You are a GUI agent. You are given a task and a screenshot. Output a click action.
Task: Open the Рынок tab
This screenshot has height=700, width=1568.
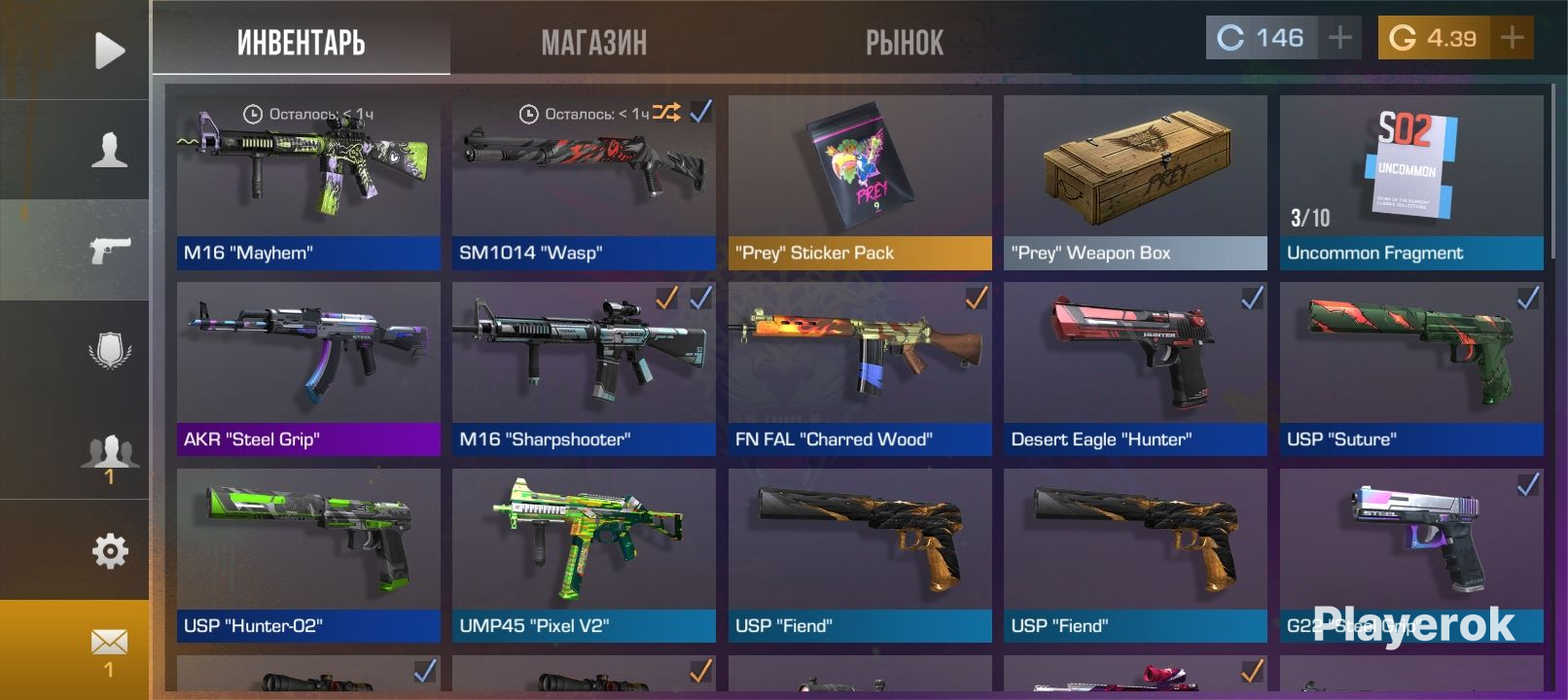pos(905,43)
